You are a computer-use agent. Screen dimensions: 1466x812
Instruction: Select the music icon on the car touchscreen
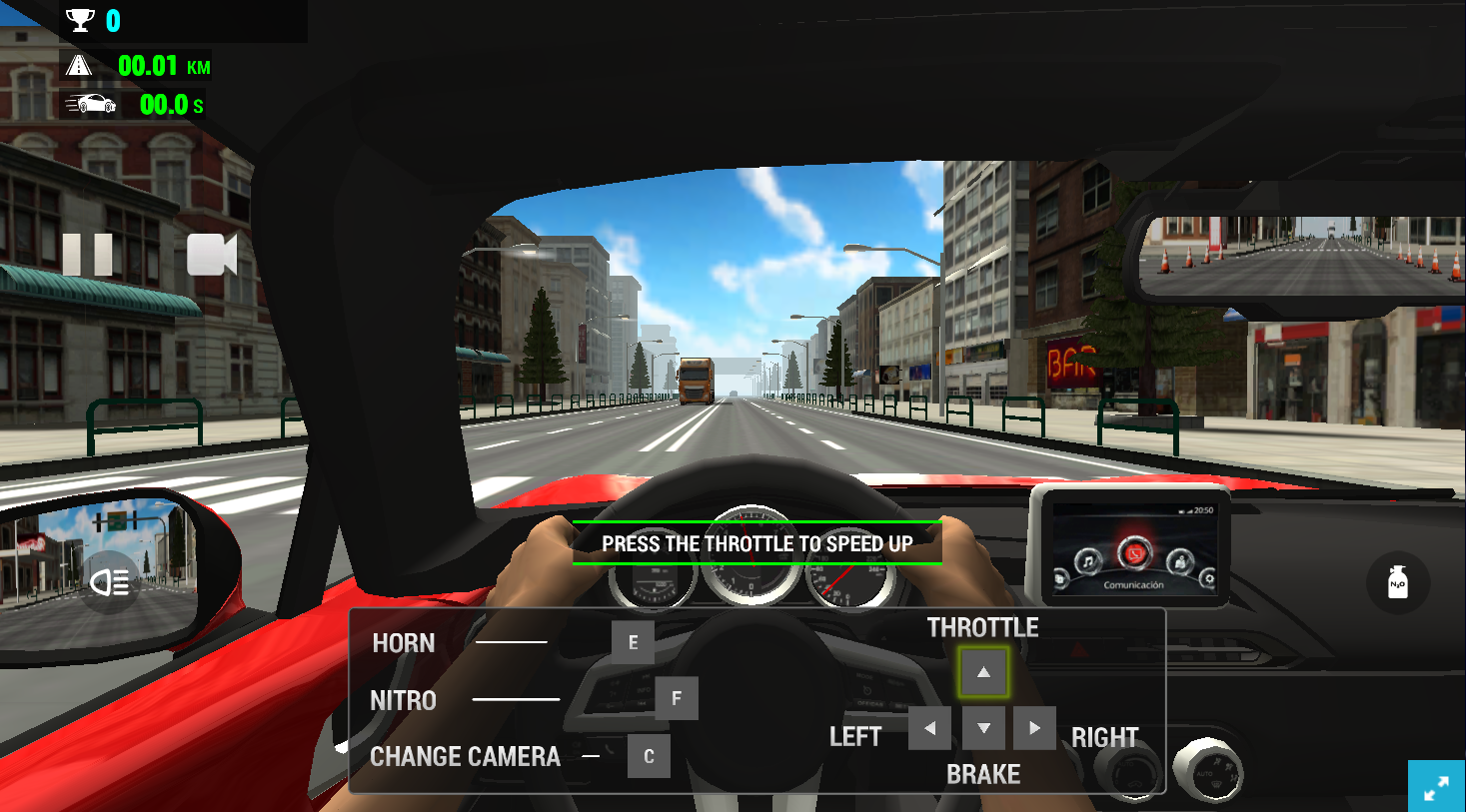1087,559
